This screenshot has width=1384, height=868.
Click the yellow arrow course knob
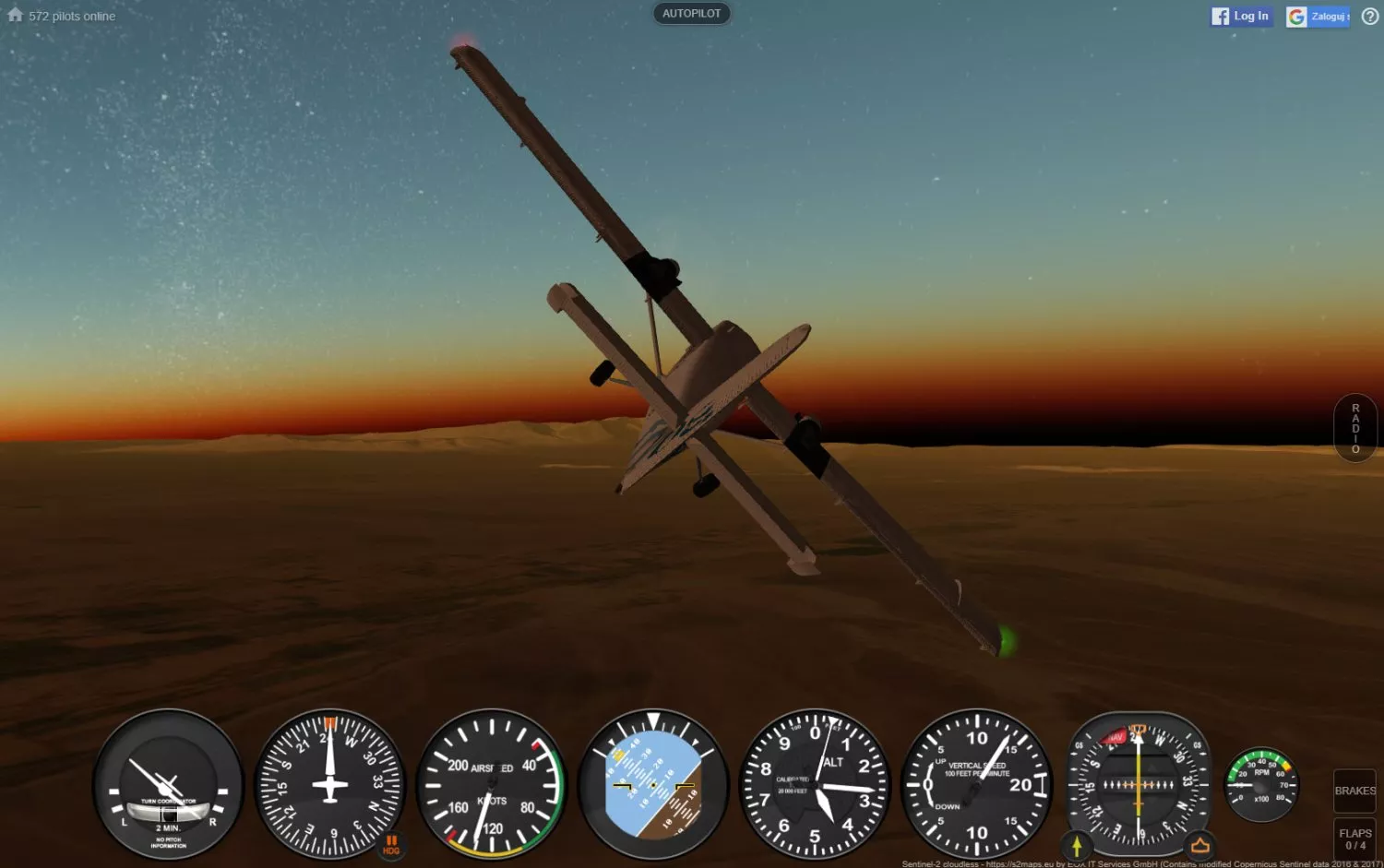1077,845
